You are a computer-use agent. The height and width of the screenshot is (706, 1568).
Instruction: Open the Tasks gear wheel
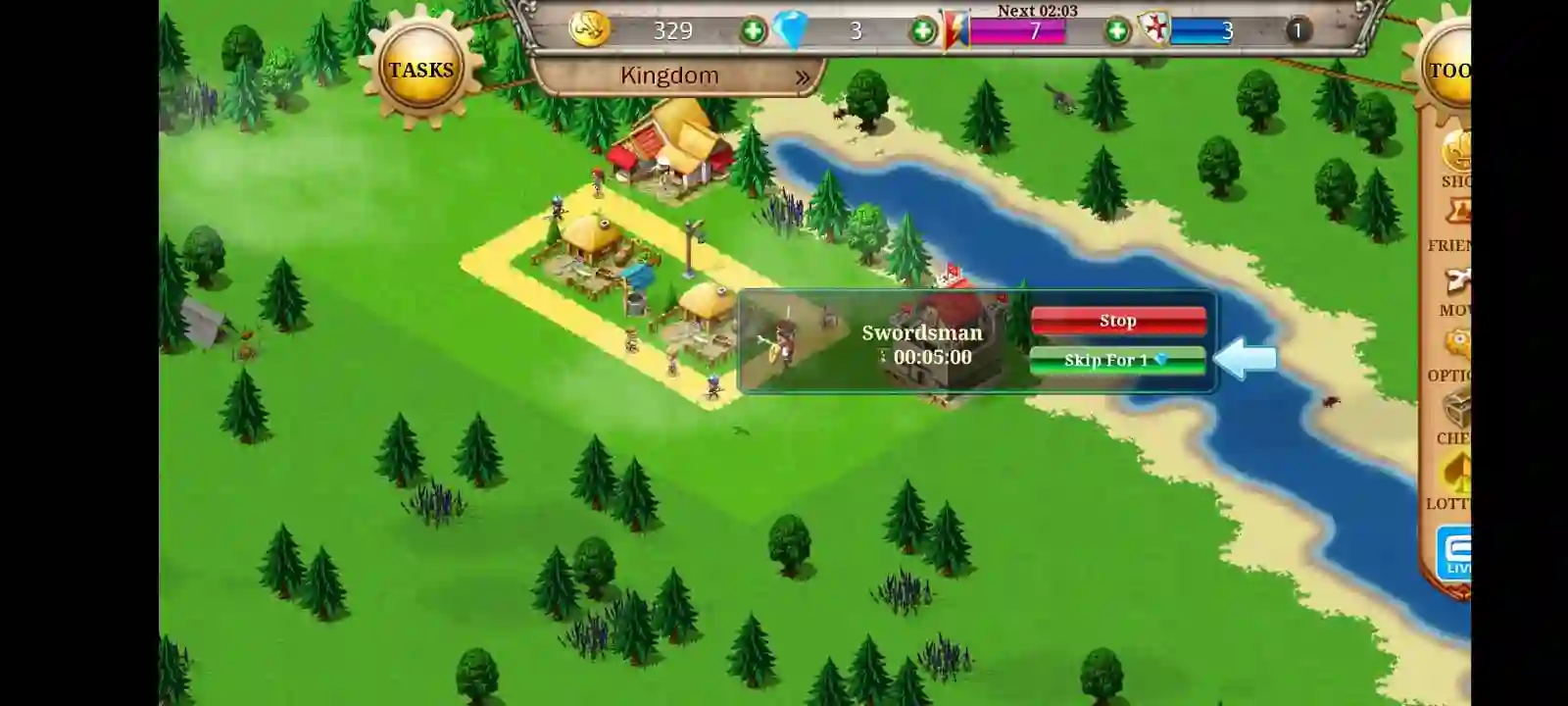coord(421,69)
